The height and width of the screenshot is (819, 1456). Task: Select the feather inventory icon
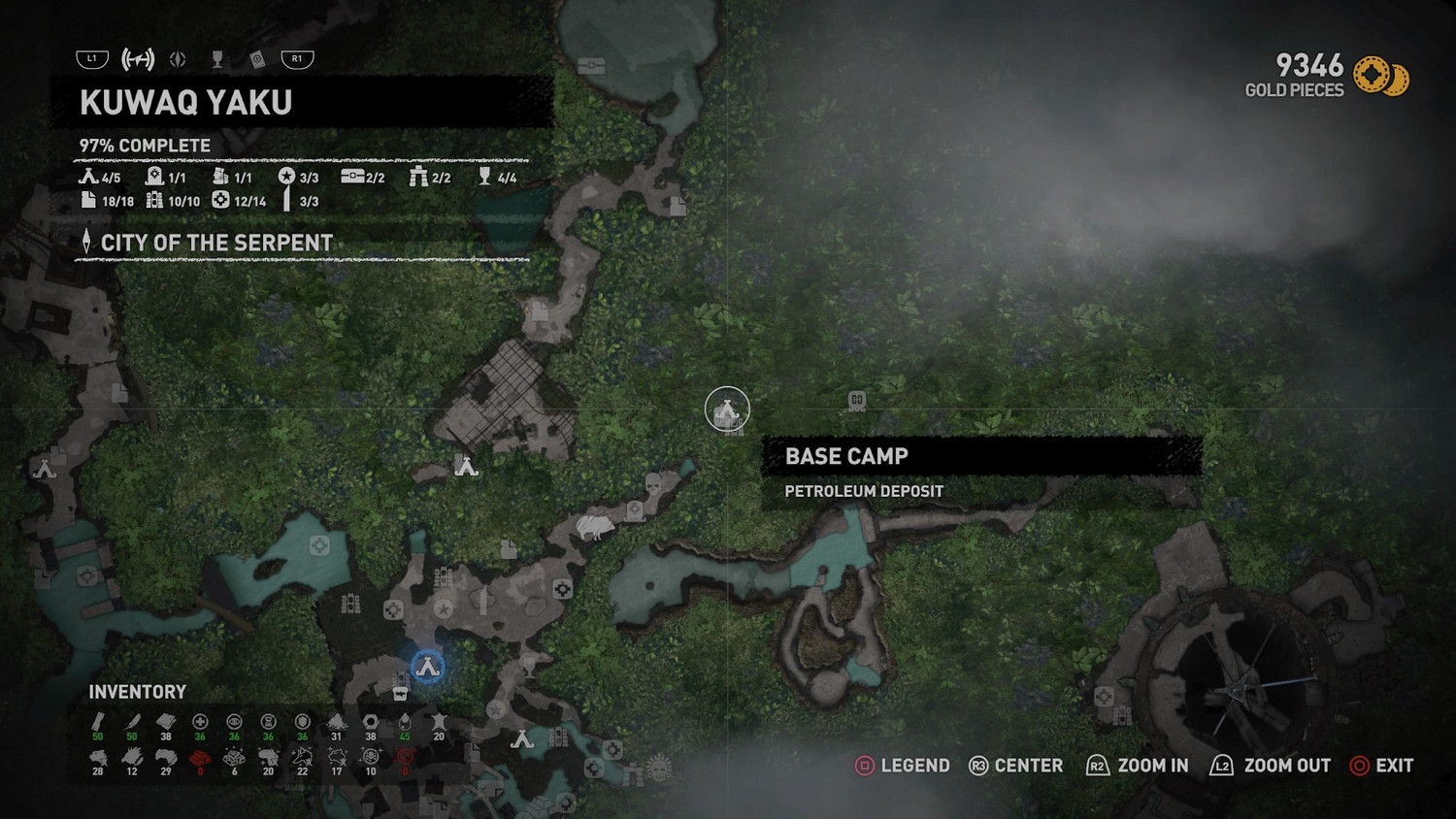(x=132, y=722)
